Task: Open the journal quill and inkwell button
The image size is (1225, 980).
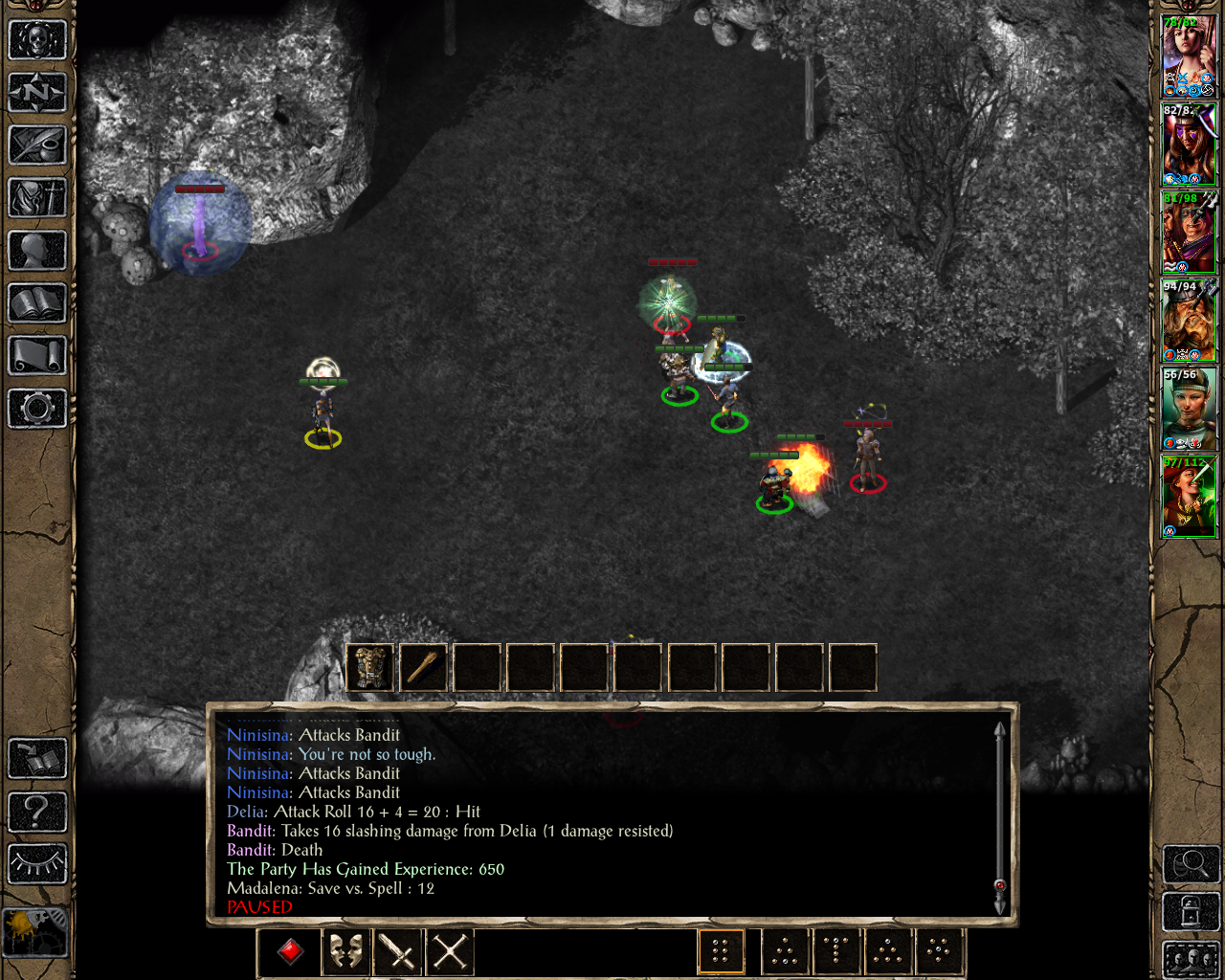Action: click(x=37, y=146)
